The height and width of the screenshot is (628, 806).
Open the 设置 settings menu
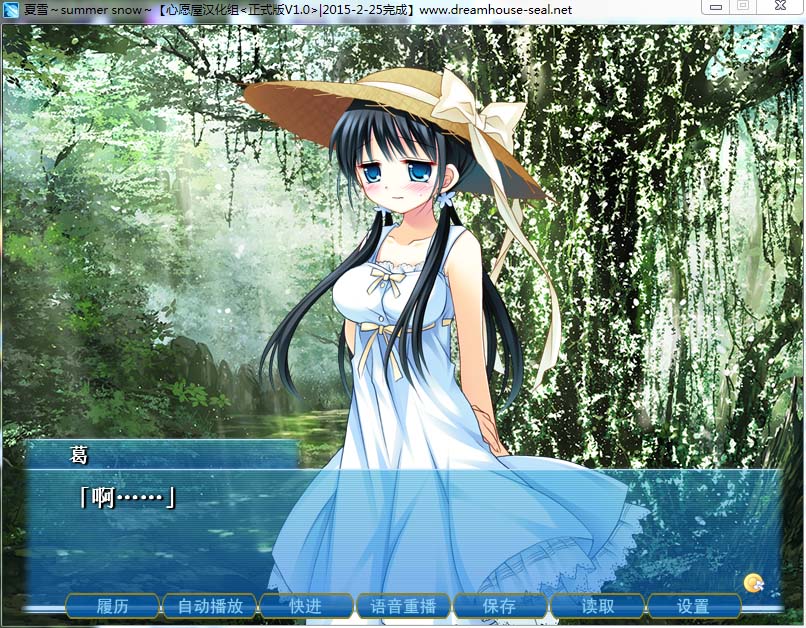click(x=693, y=606)
